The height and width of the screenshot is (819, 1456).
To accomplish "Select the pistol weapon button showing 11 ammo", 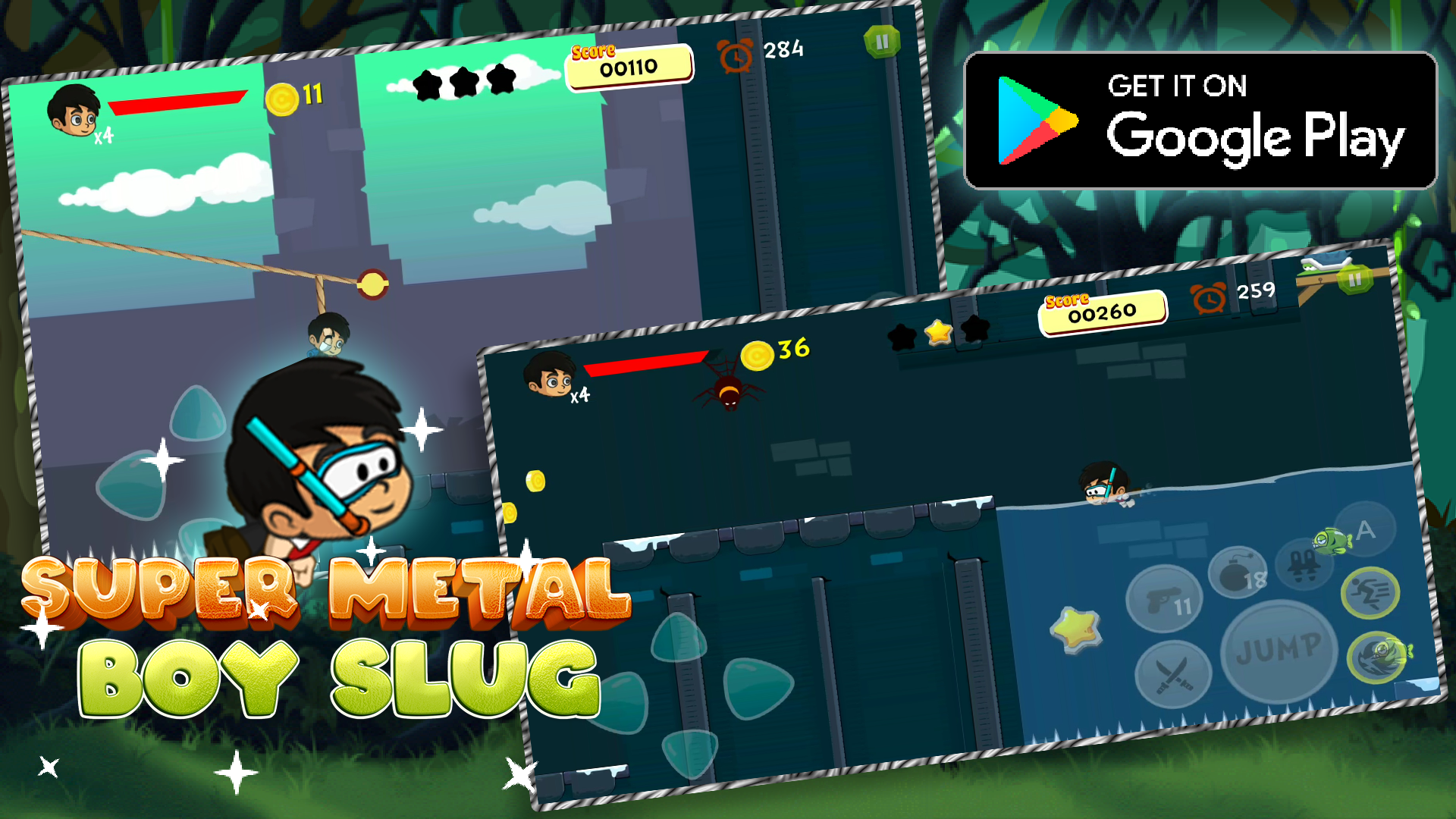I will [x=1165, y=599].
